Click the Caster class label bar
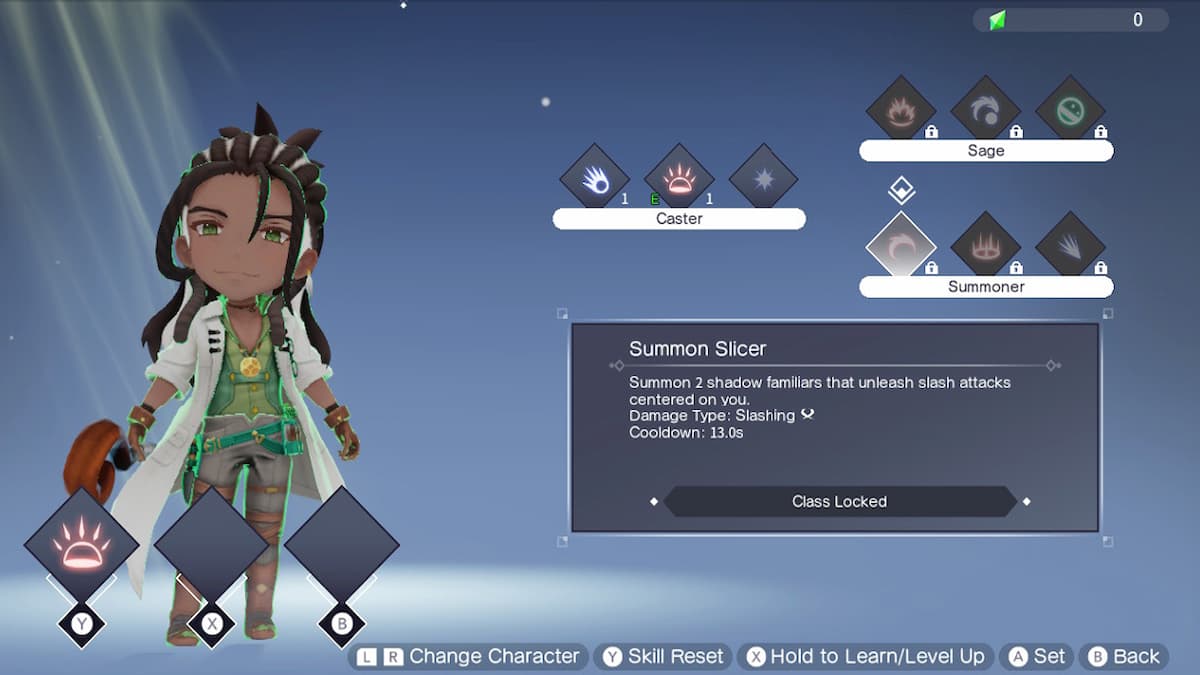1200x675 pixels. point(679,219)
